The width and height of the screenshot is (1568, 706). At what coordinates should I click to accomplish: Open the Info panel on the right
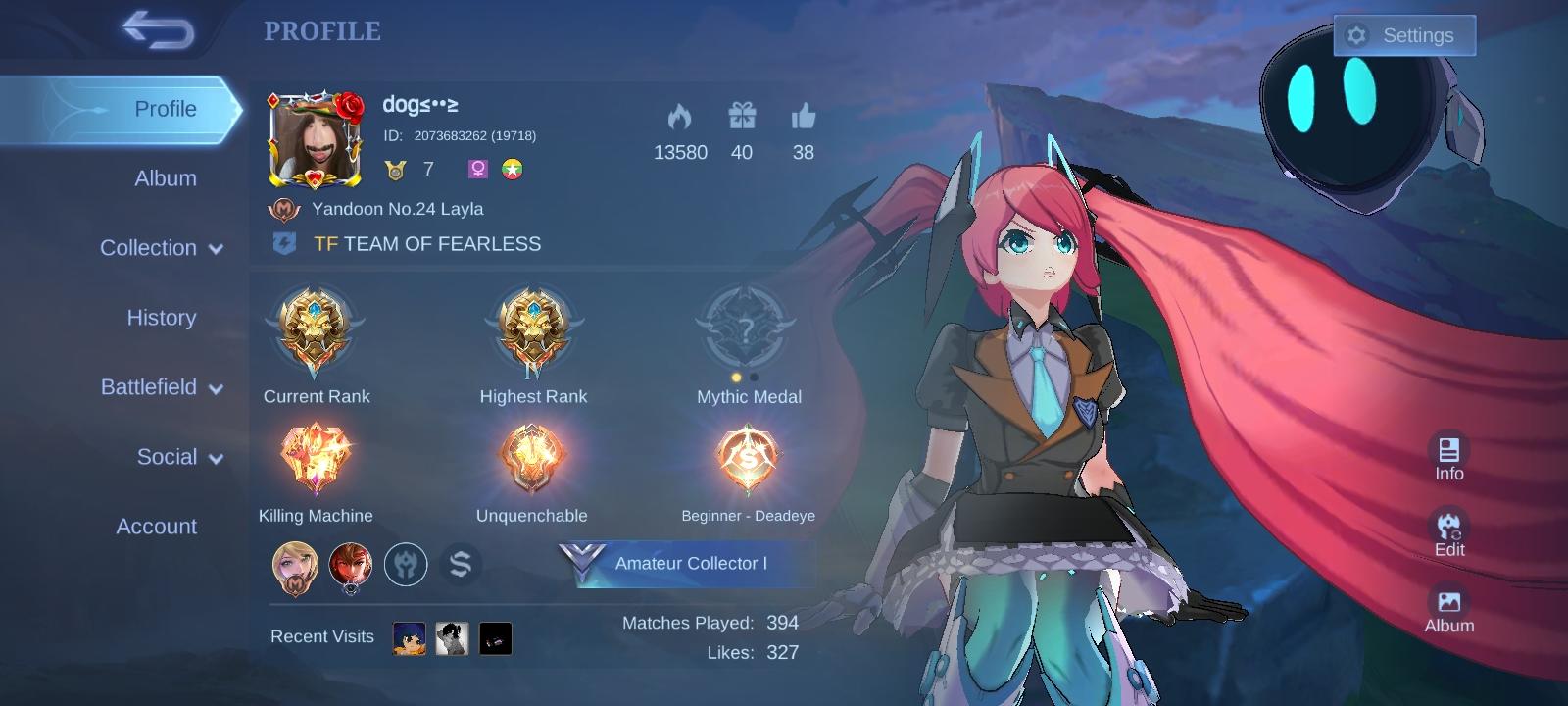1448,453
